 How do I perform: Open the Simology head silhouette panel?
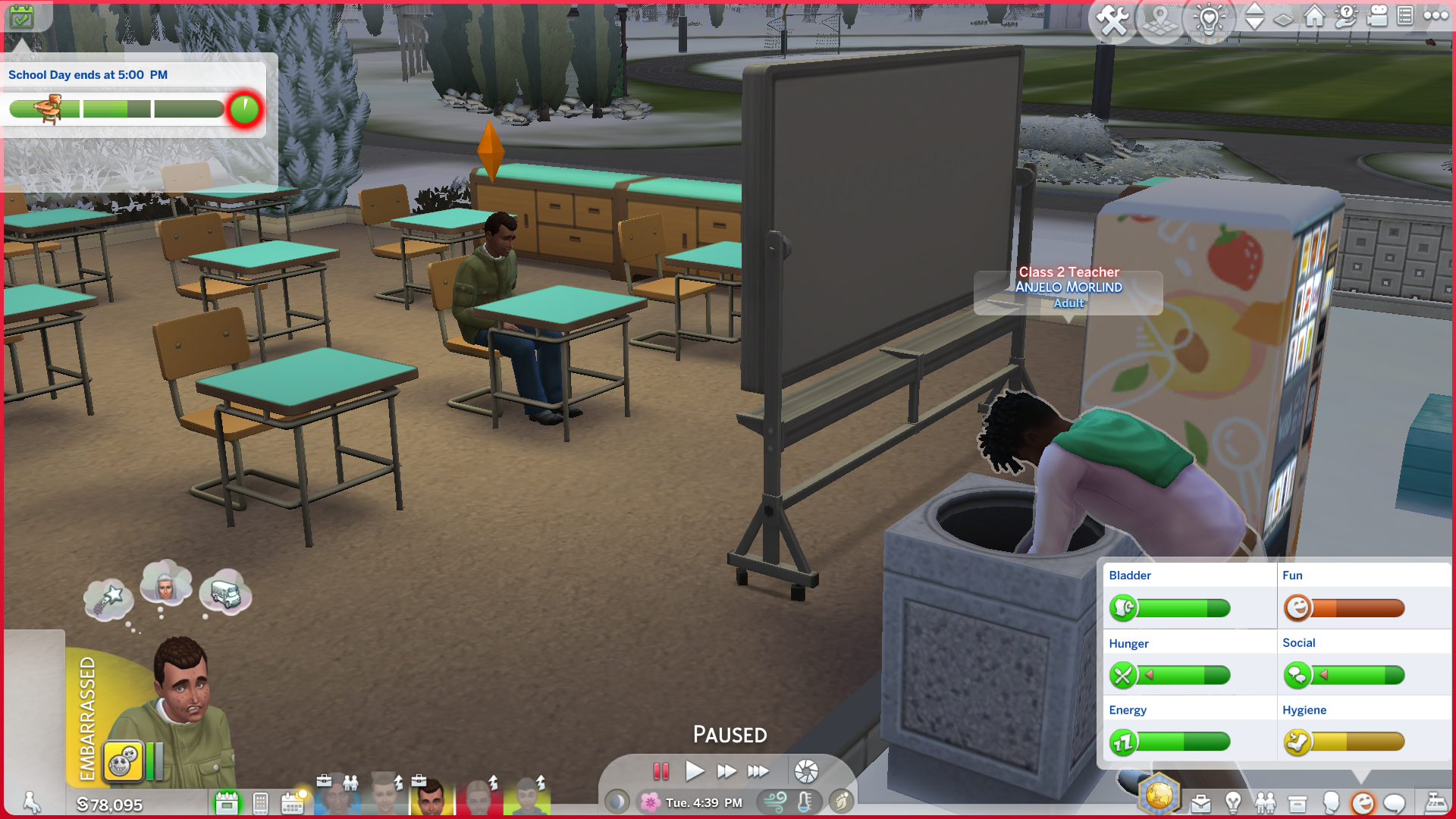click(1330, 803)
